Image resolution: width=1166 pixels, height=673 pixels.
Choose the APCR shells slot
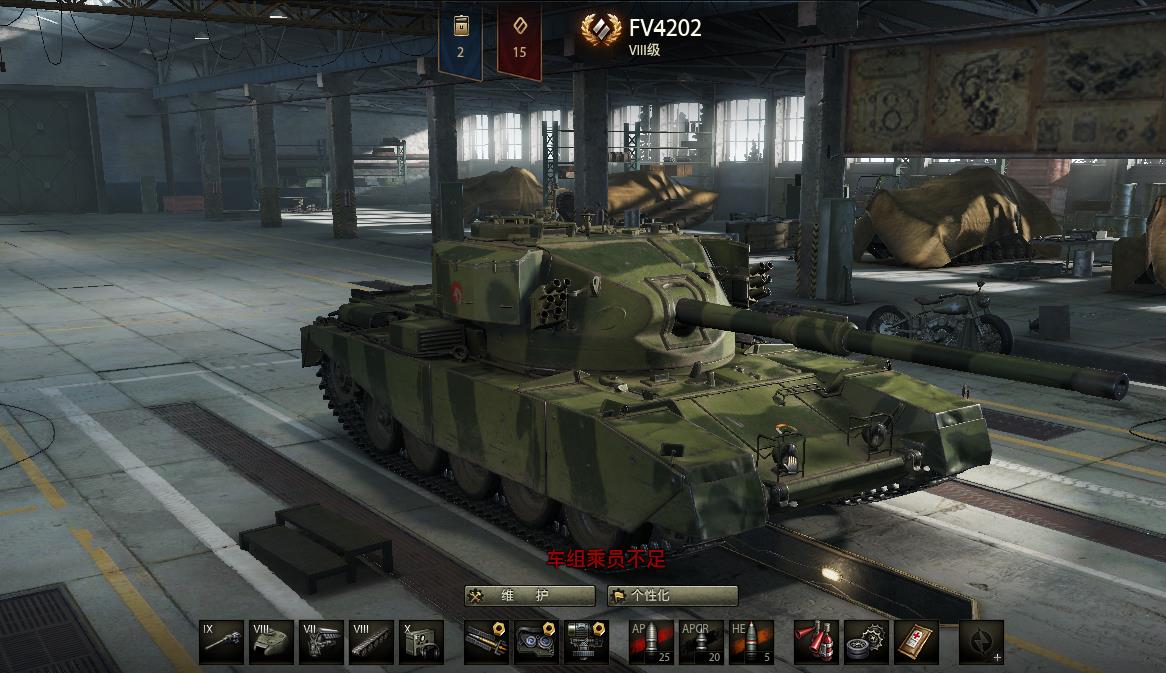(701, 642)
